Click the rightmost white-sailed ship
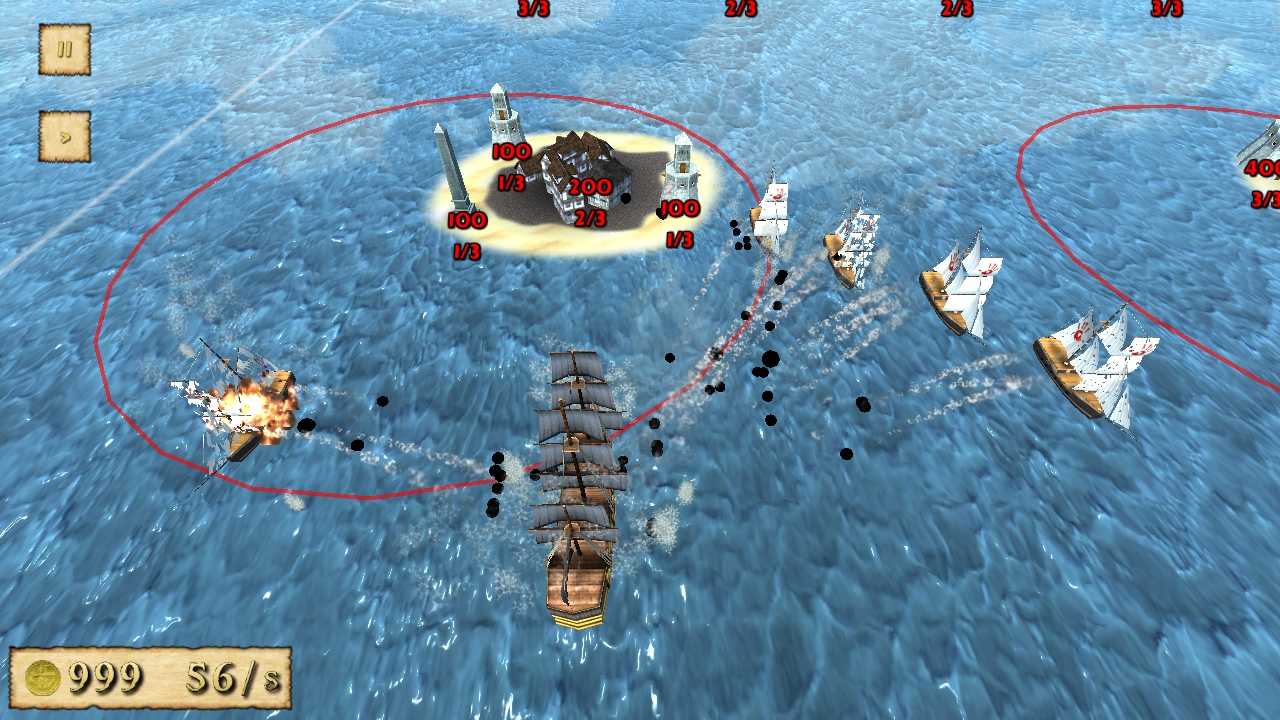 coord(1095,365)
